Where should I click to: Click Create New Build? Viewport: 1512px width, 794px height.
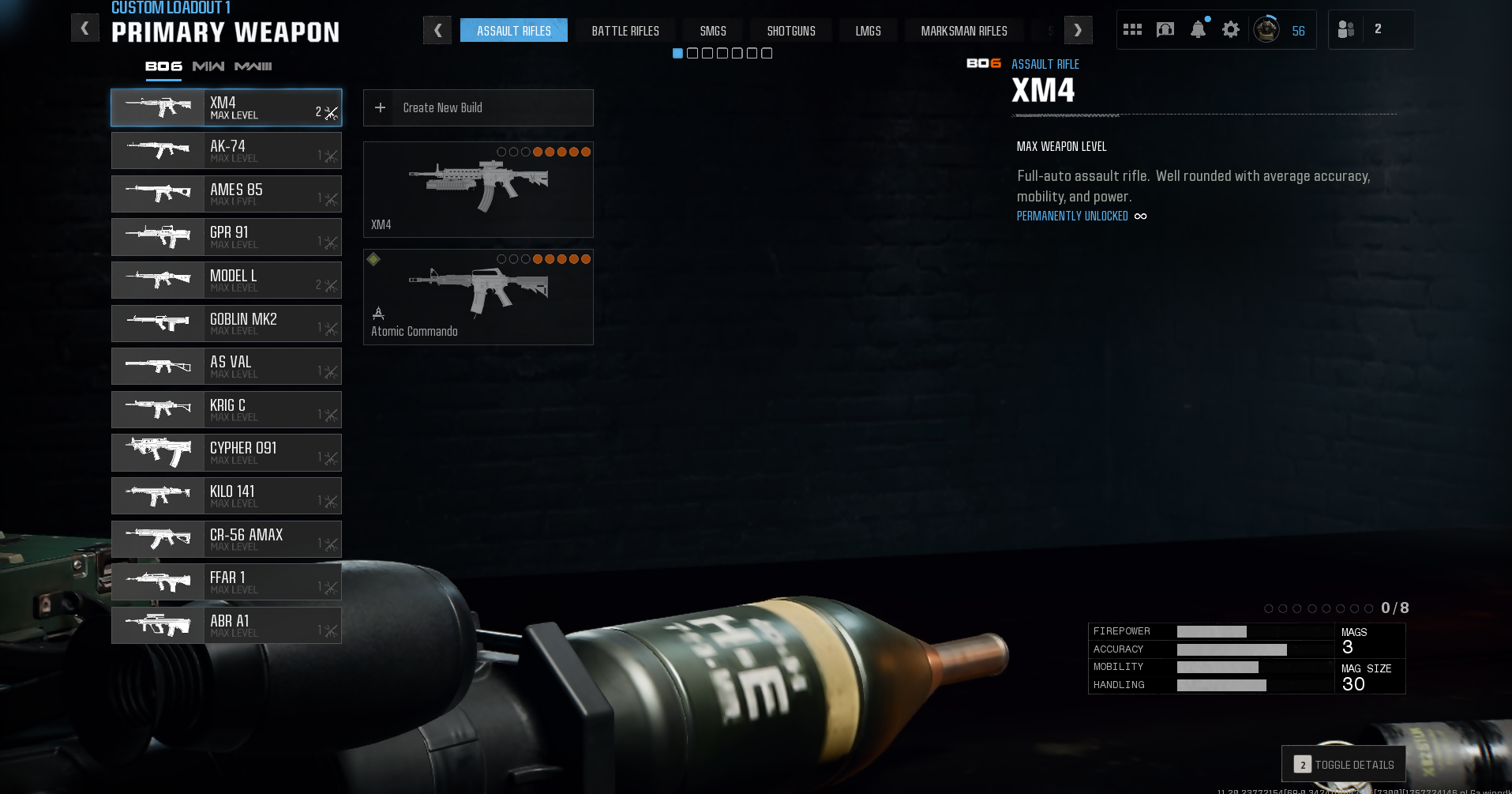click(478, 107)
